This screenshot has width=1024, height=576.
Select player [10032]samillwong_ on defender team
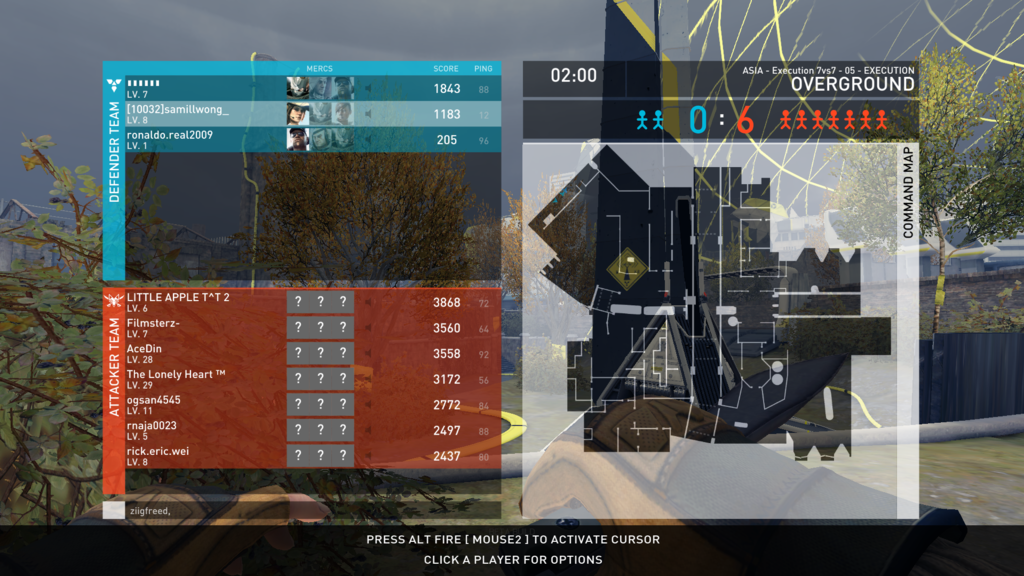[178, 114]
